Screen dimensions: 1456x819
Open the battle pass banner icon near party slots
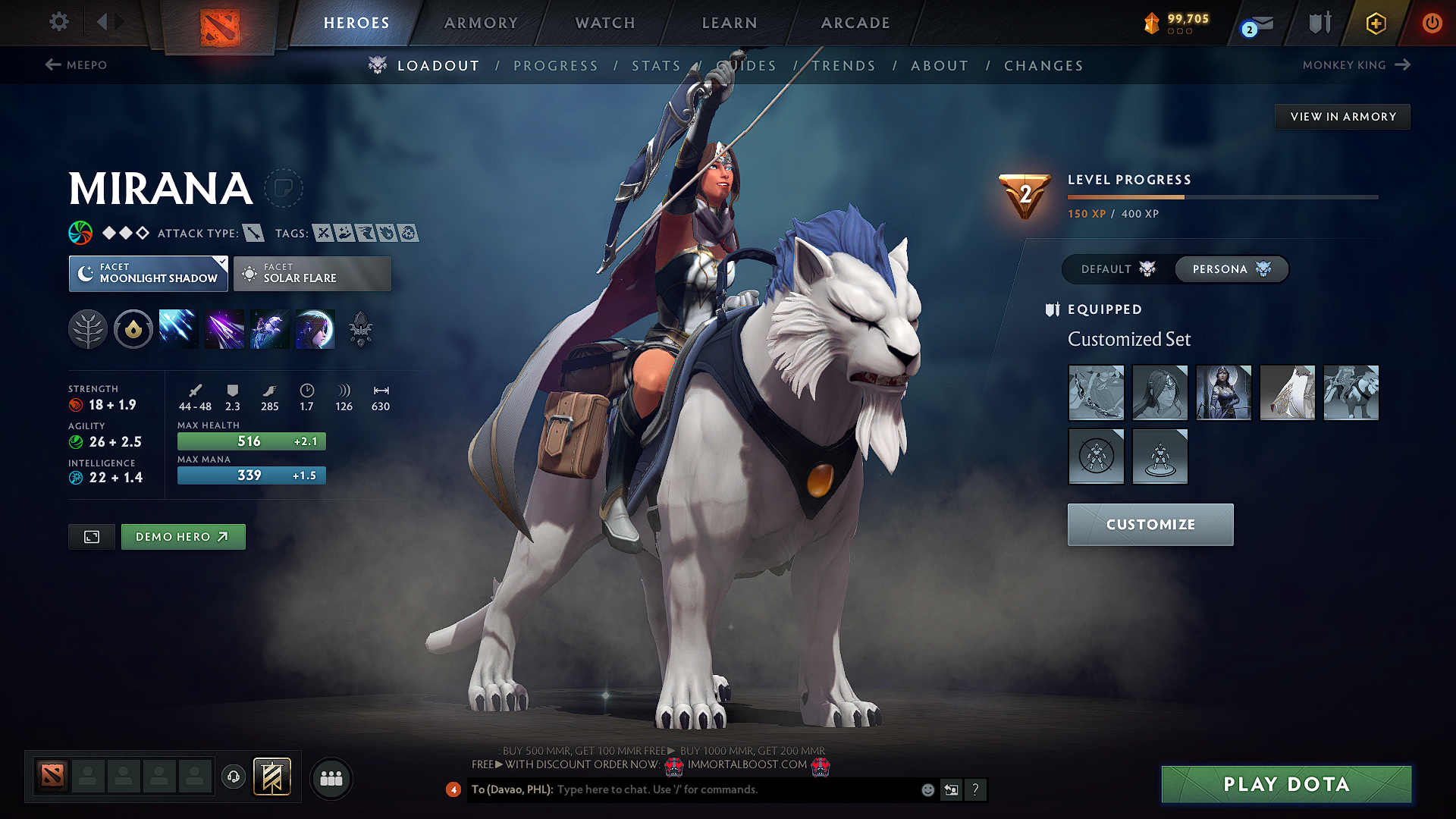pos(273,777)
